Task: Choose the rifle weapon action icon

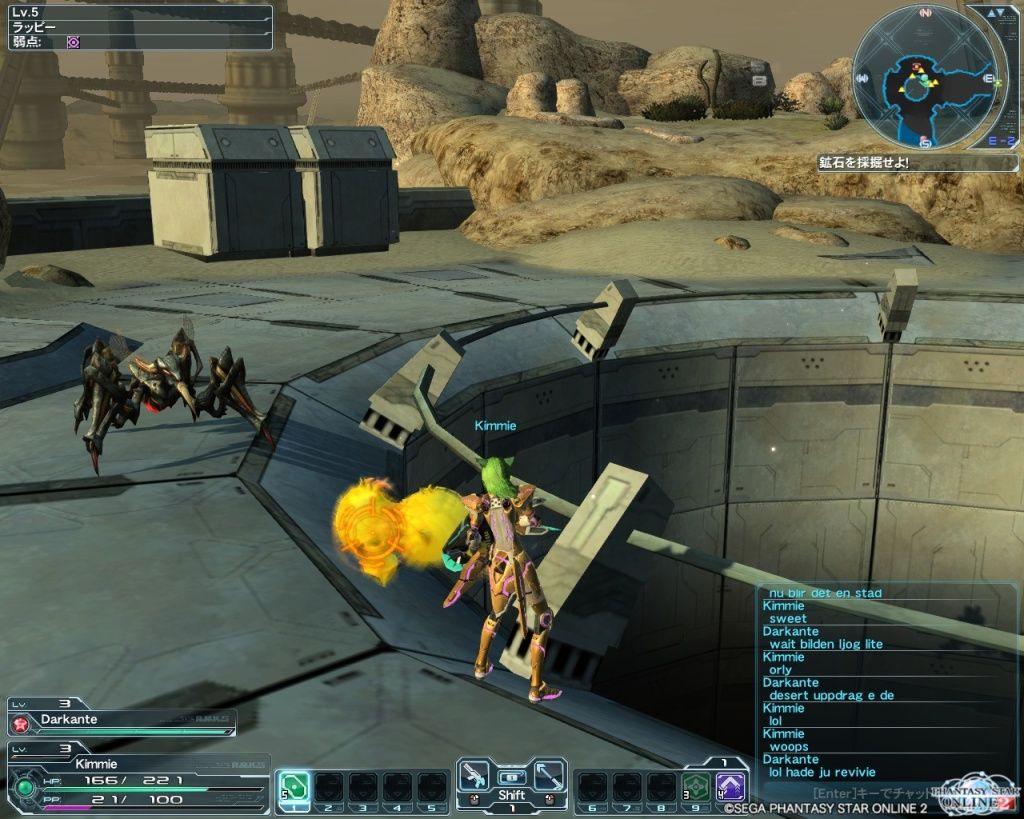Action: pos(473,775)
